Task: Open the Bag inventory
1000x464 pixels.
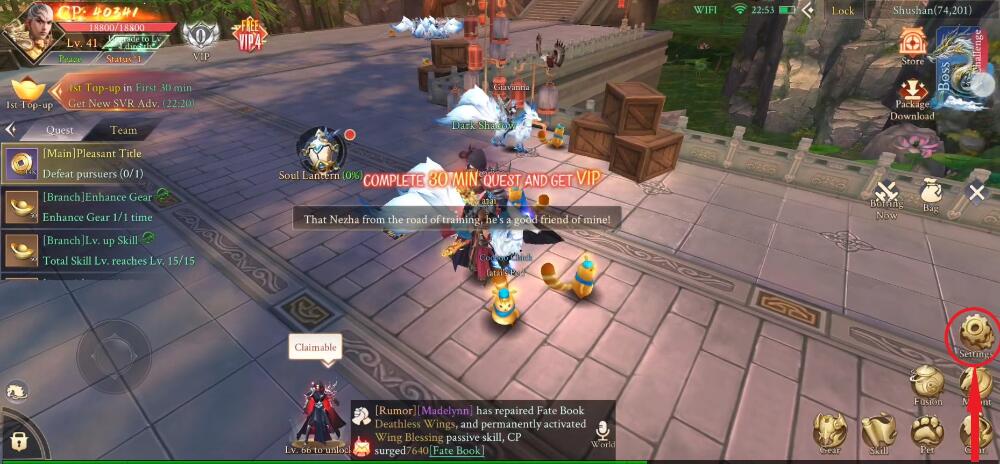Action: [x=930, y=194]
